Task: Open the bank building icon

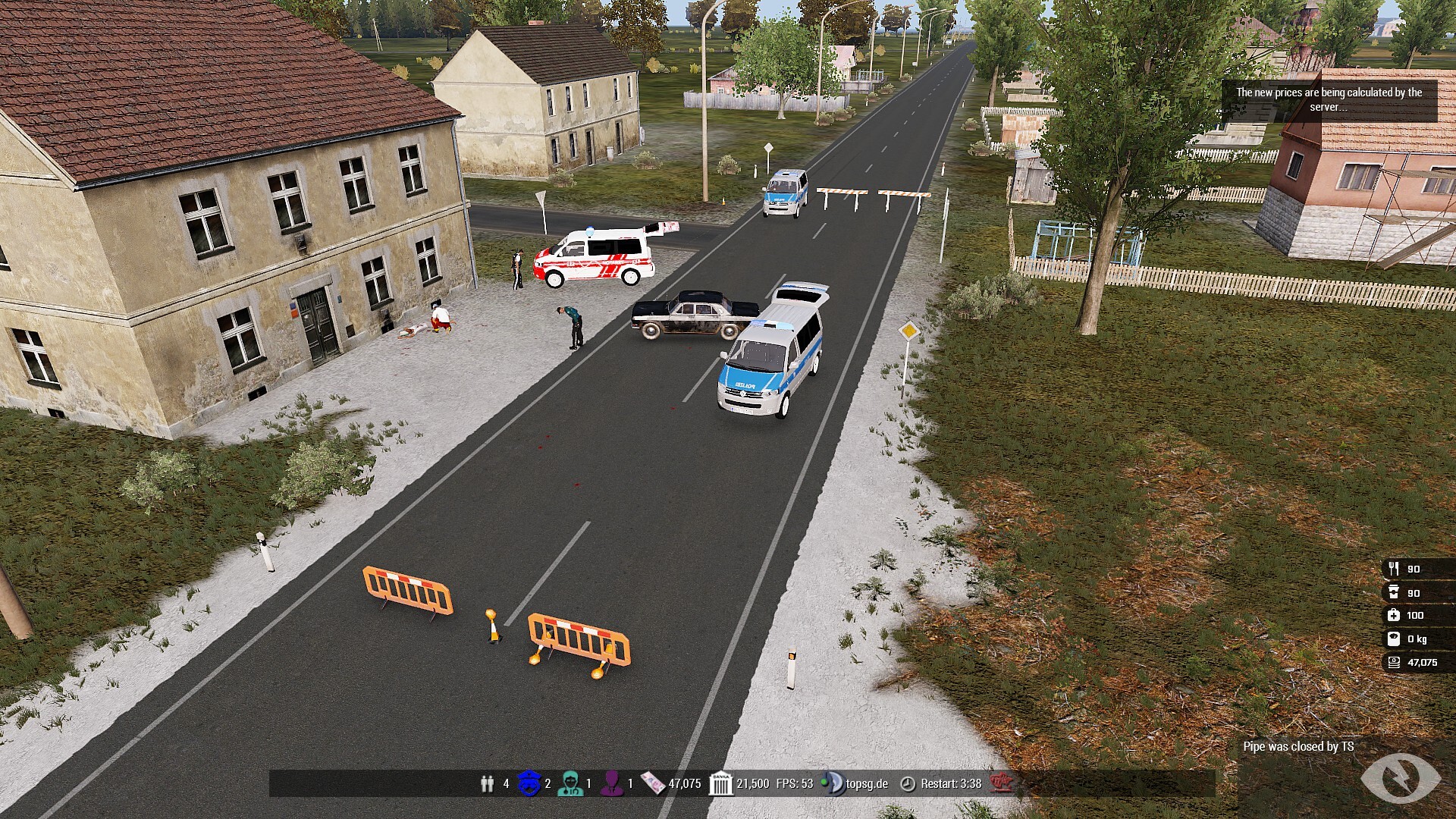Action: (x=720, y=783)
